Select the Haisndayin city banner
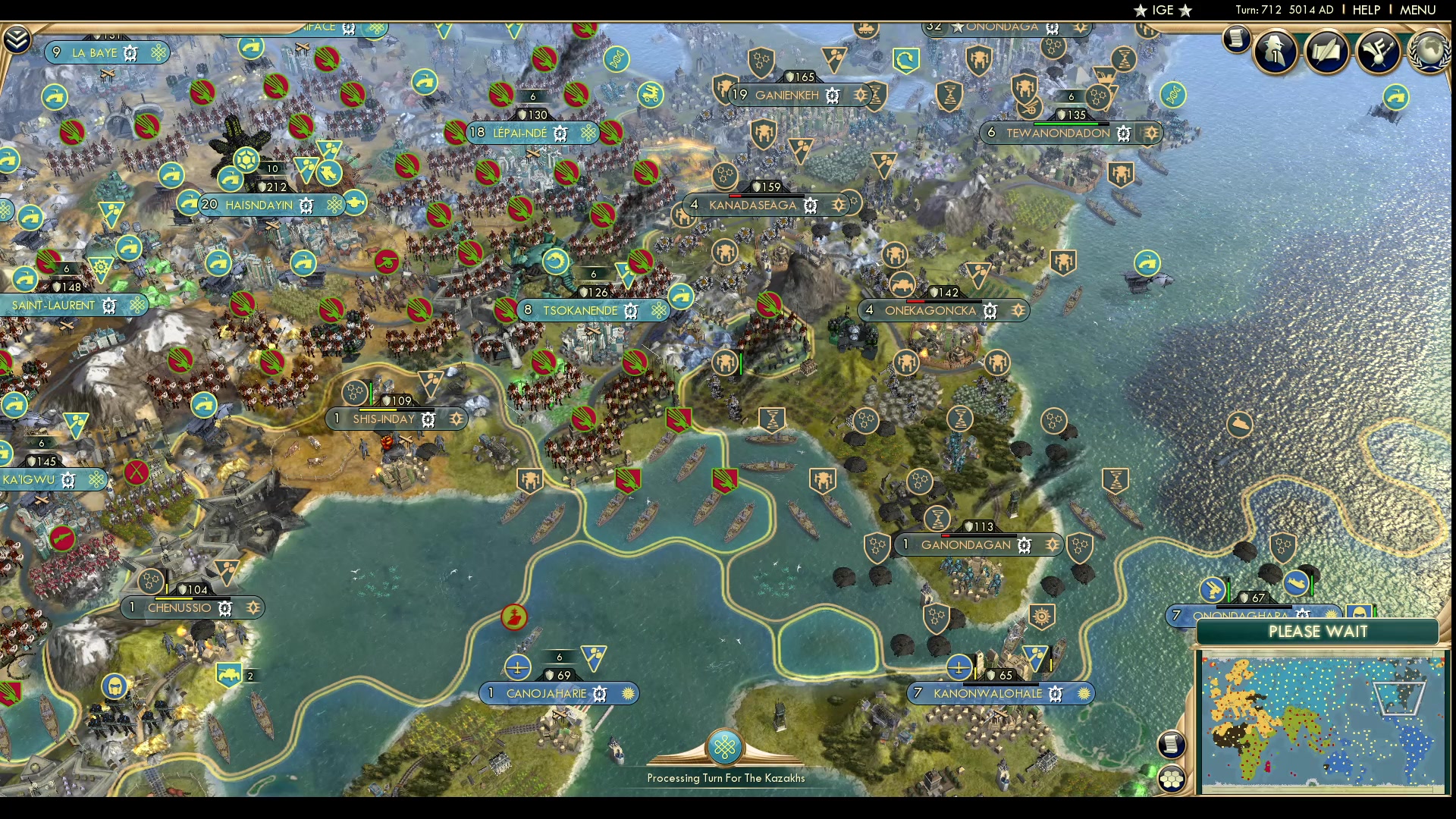The image size is (1456, 819). pos(259,206)
